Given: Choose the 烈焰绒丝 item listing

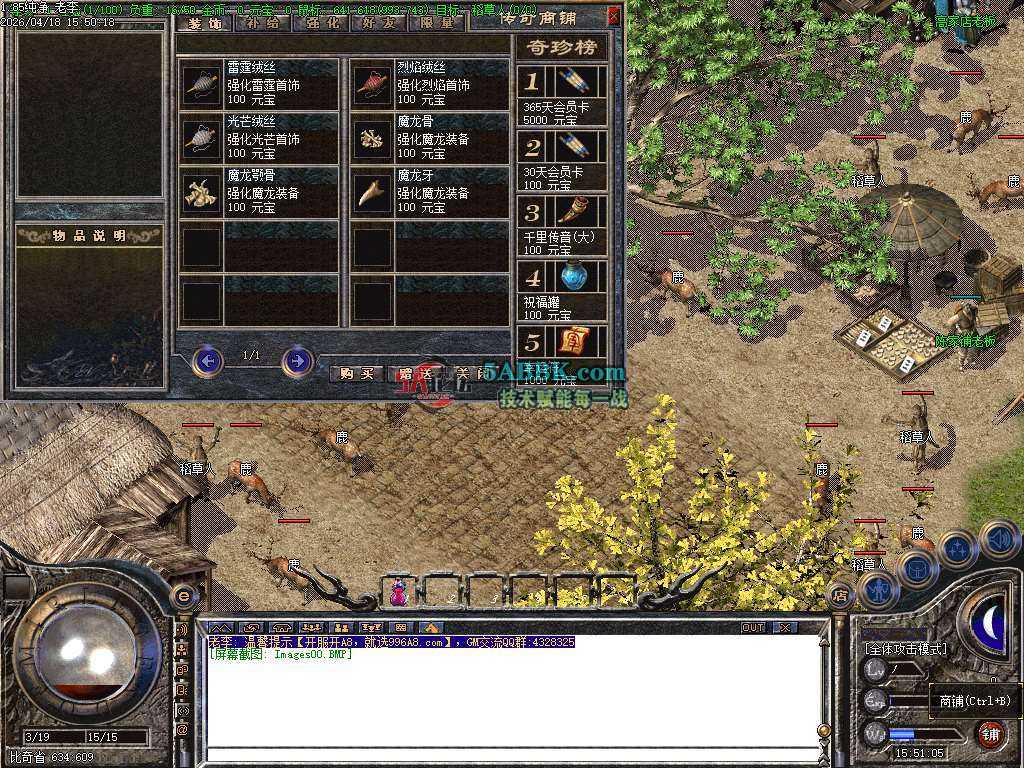Looking at the screenshot, I should 428,84.
